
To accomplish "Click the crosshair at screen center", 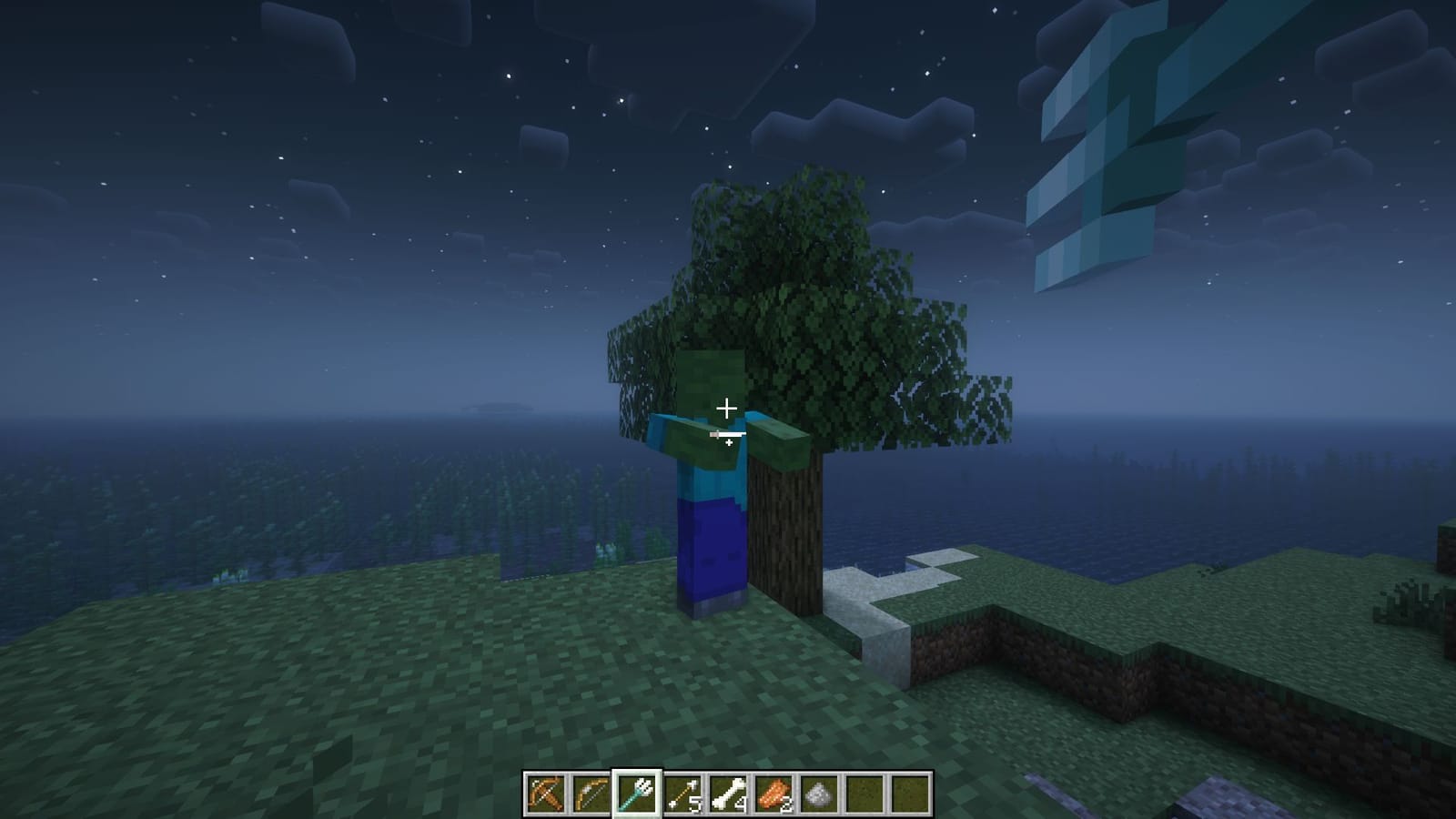I will 728,409.
